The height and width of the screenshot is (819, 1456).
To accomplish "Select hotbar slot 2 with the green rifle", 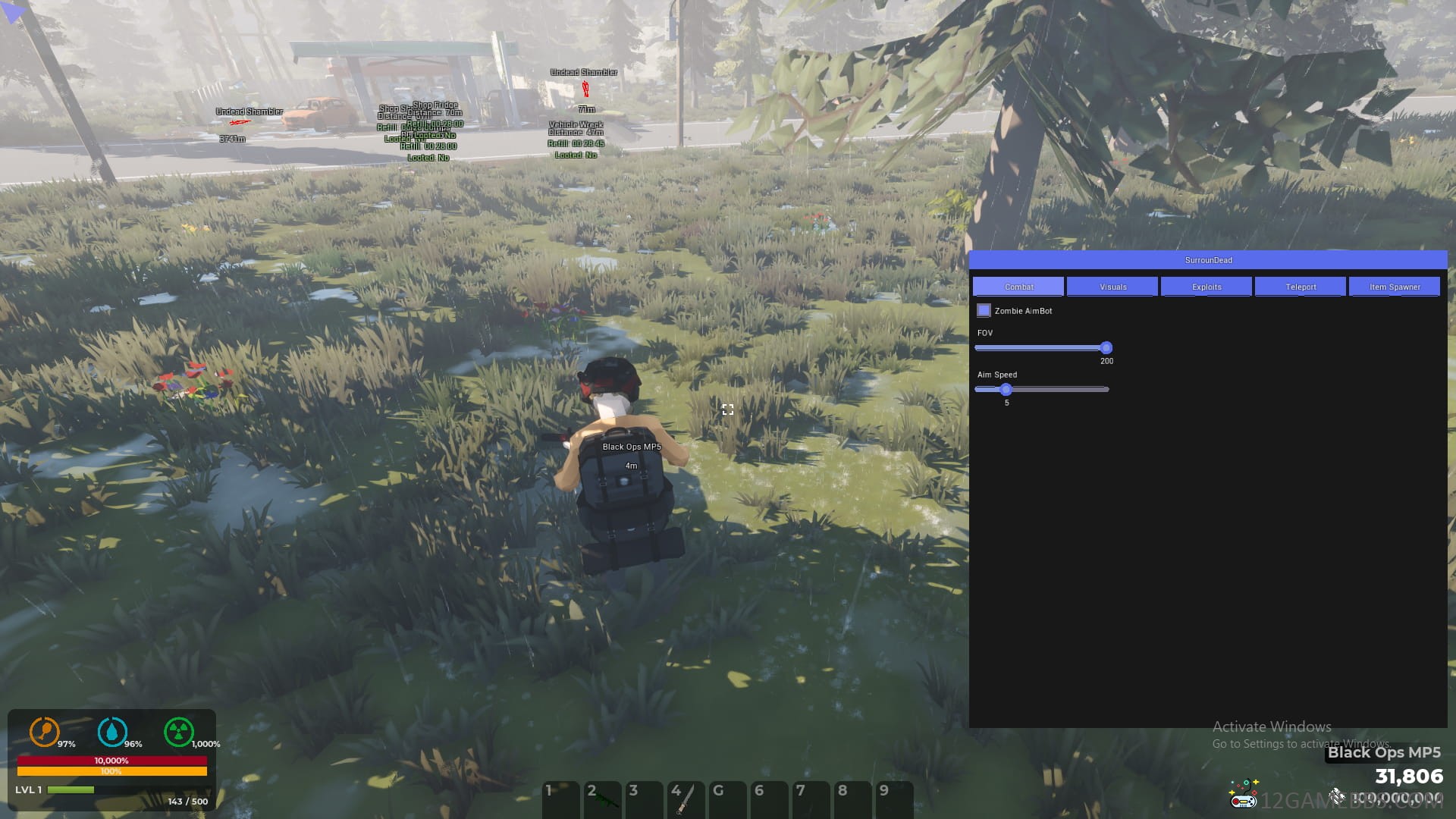I will pyautogui.click(x=603, y=799).
